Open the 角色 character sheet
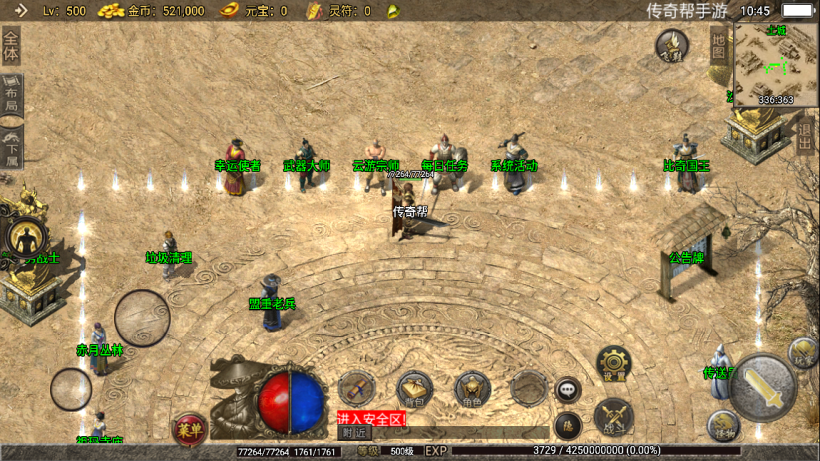The image size is (820, 461). (x=472, y=389)
